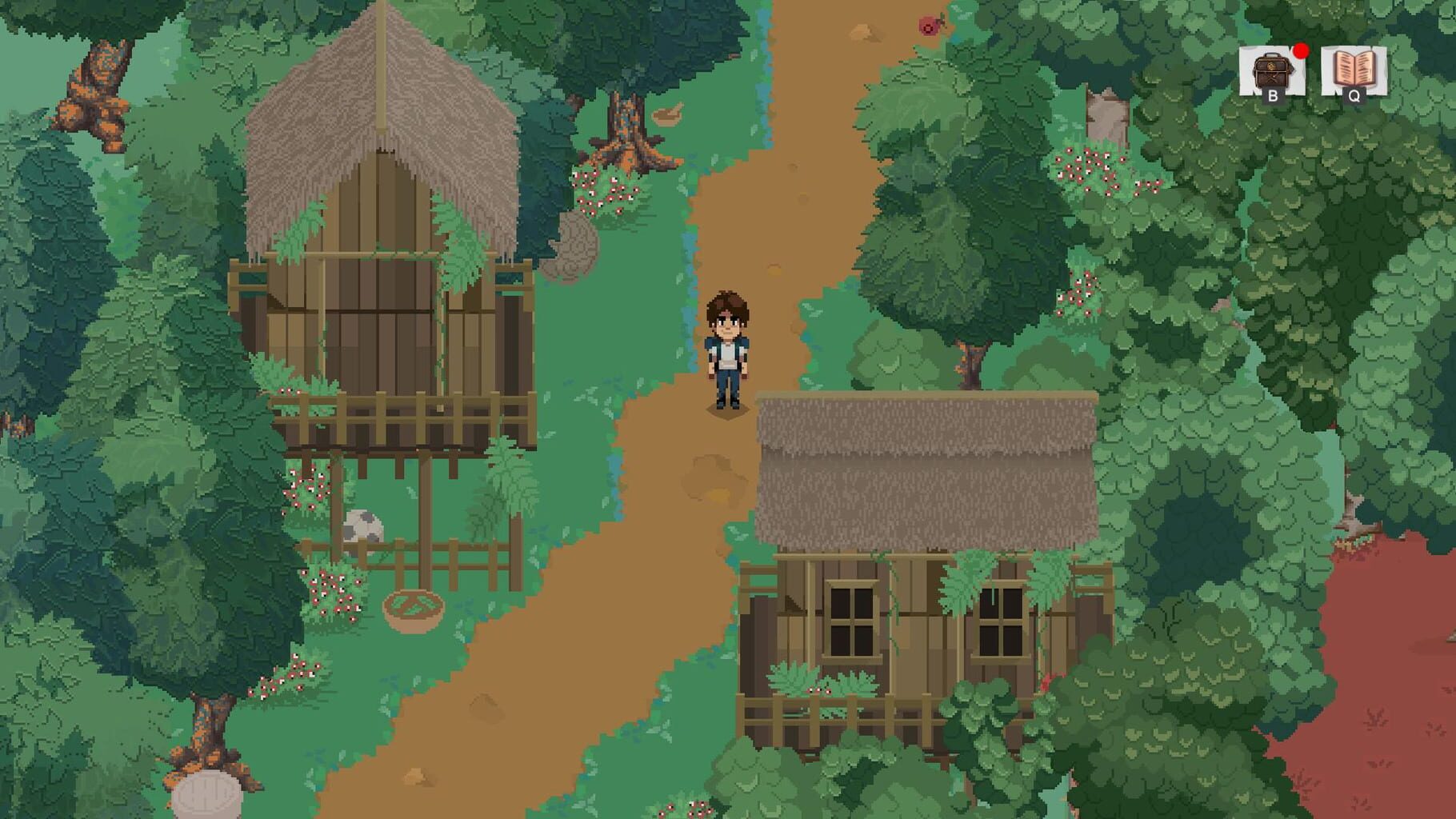Click the mossy face statue in the top left
1456x819 pixels.
click(x=96, y=76)
